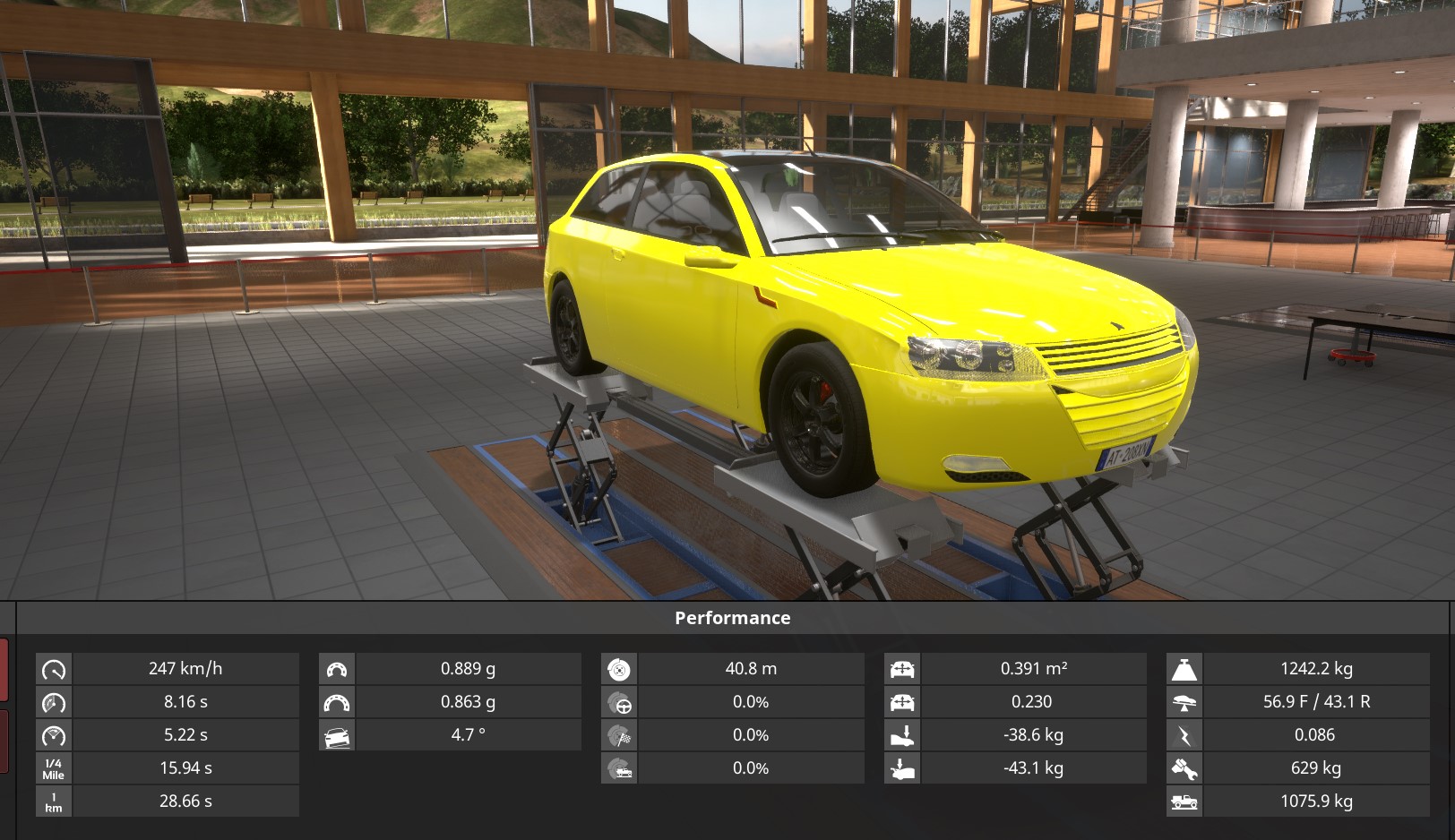Click the brake disc distance icon
Viewport: 1455px width, 840px height.
click(619, 669)
